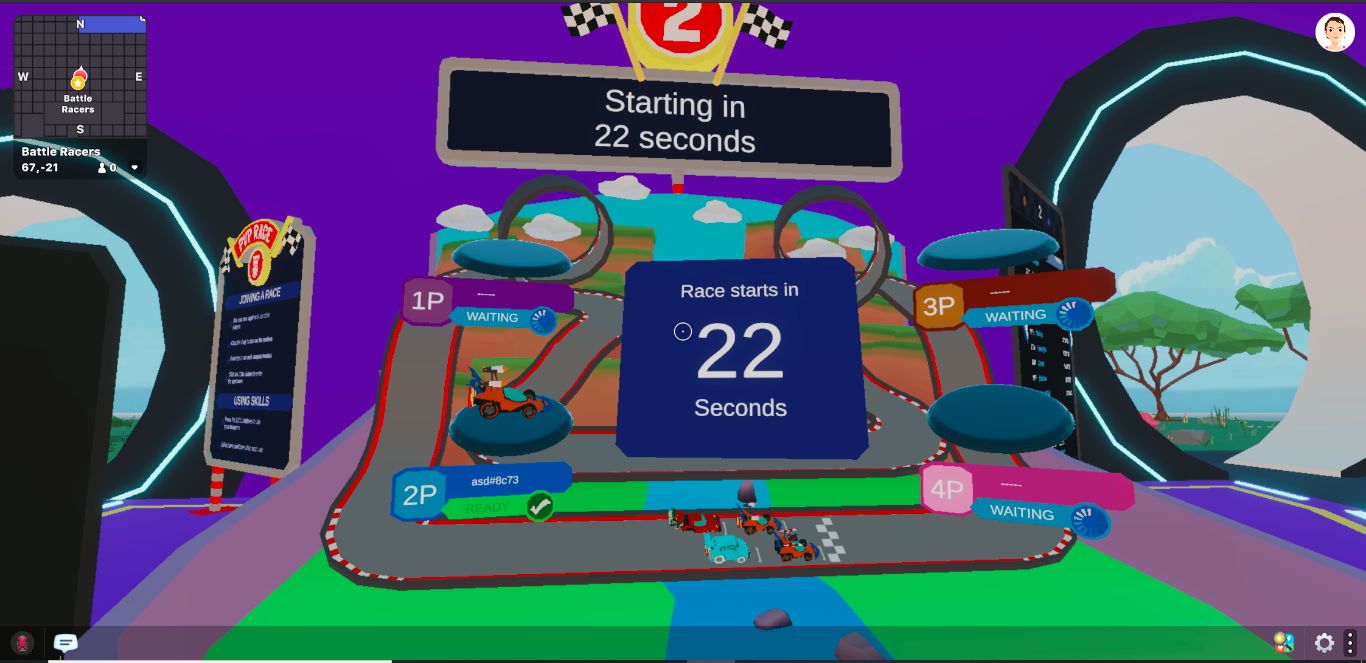The width and height of the screenshot is (1366, 663).
Task: Expand the minimap dropdown arrow
Action: coord(135,168)
